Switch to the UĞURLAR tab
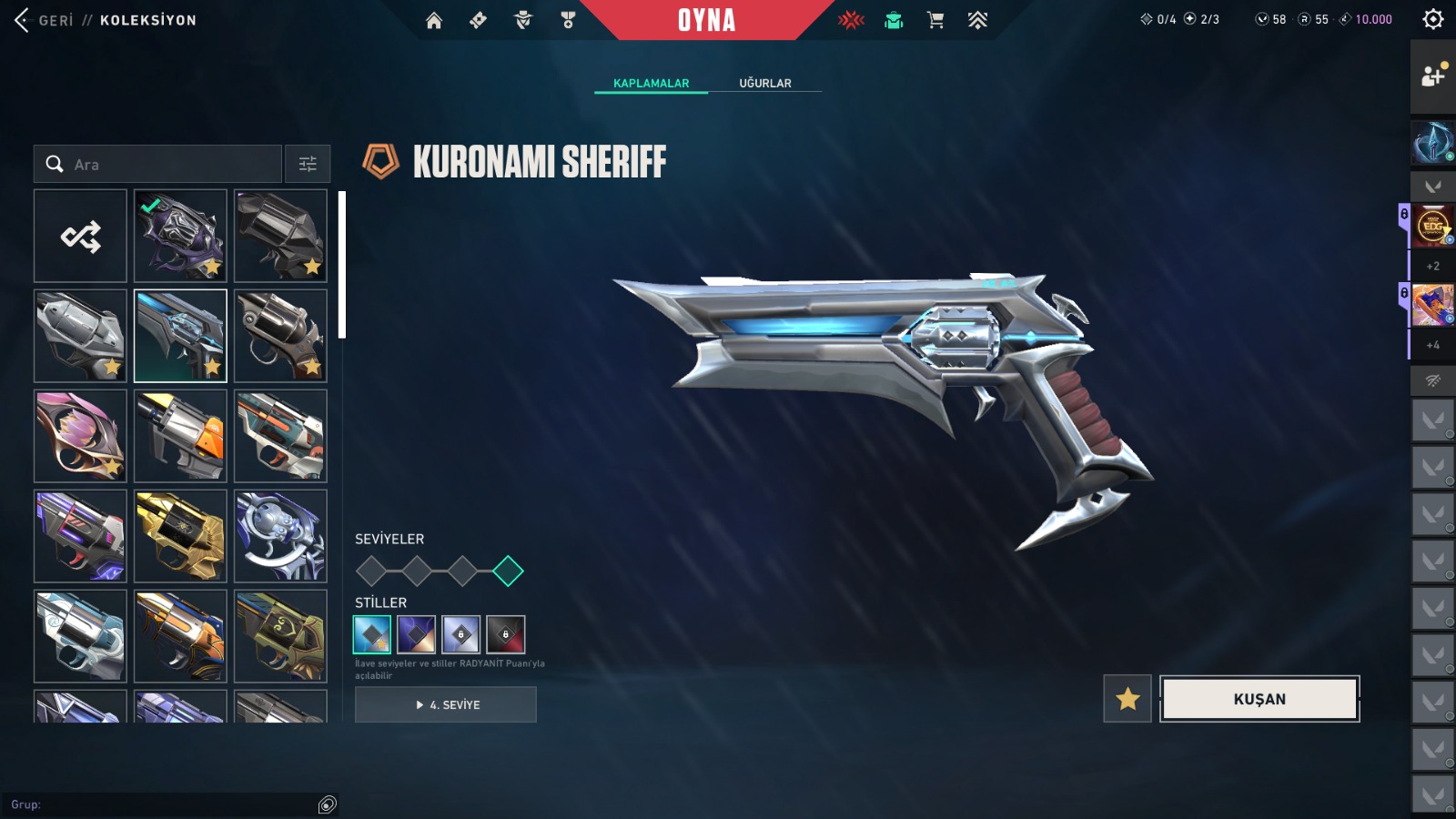This screenshot has width=1456, height=819. pyautogui.click(x=764, y=83)
